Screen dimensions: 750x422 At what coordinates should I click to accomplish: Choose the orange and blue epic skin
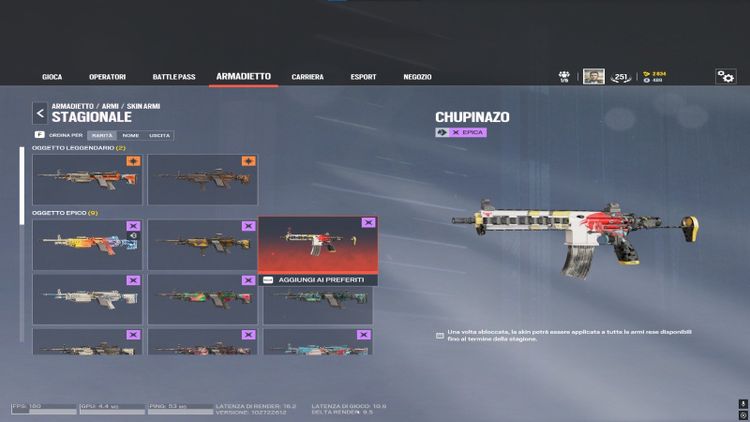click(x=87, y=245)
